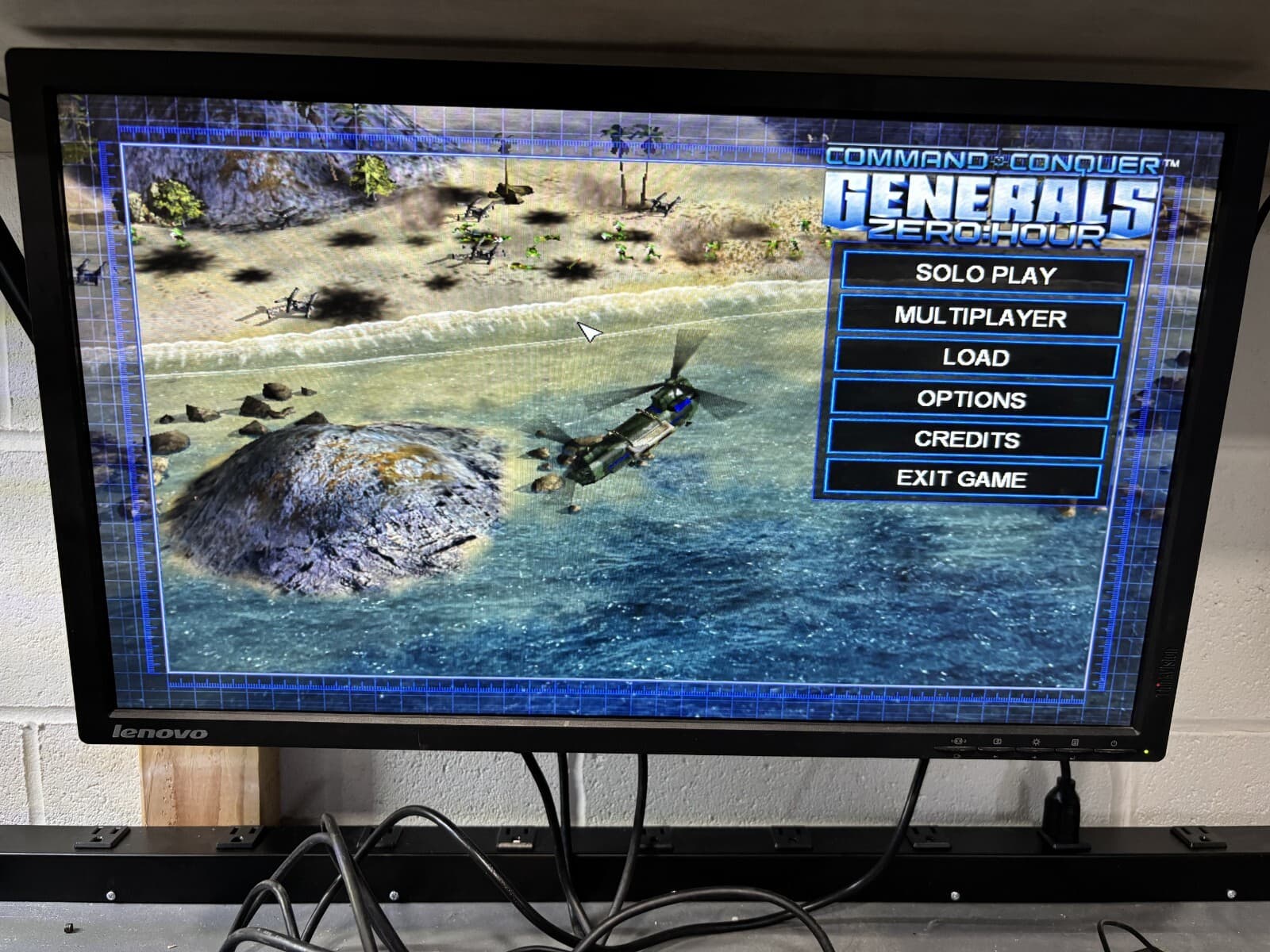This screenshot has height=952, width=1270.
Task: Select EXIT GAME to quit
Action: pos(962,478)
